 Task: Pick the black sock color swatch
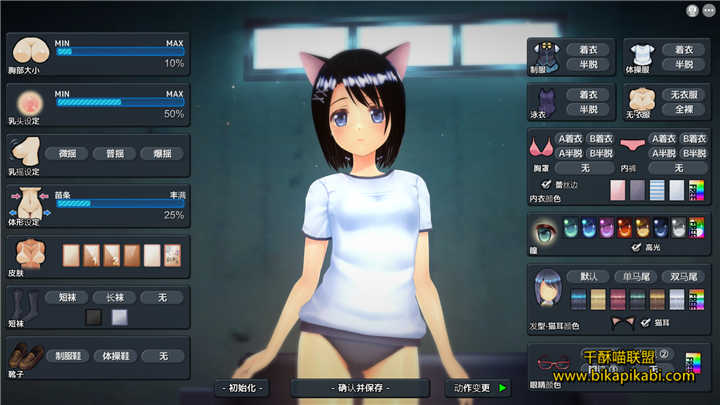(94, 317)
